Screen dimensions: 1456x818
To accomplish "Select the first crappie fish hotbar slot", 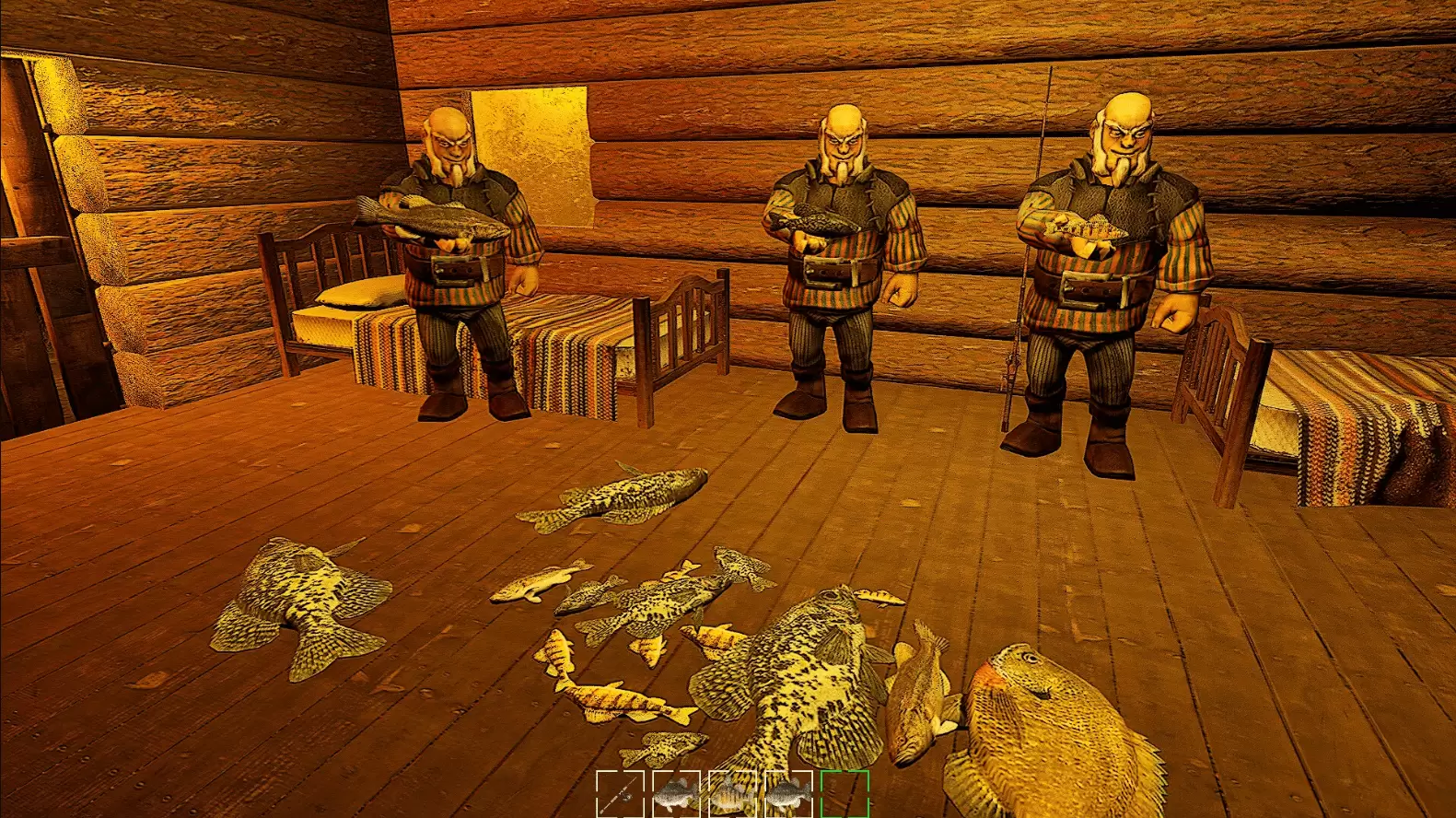I will coord(675,794).
